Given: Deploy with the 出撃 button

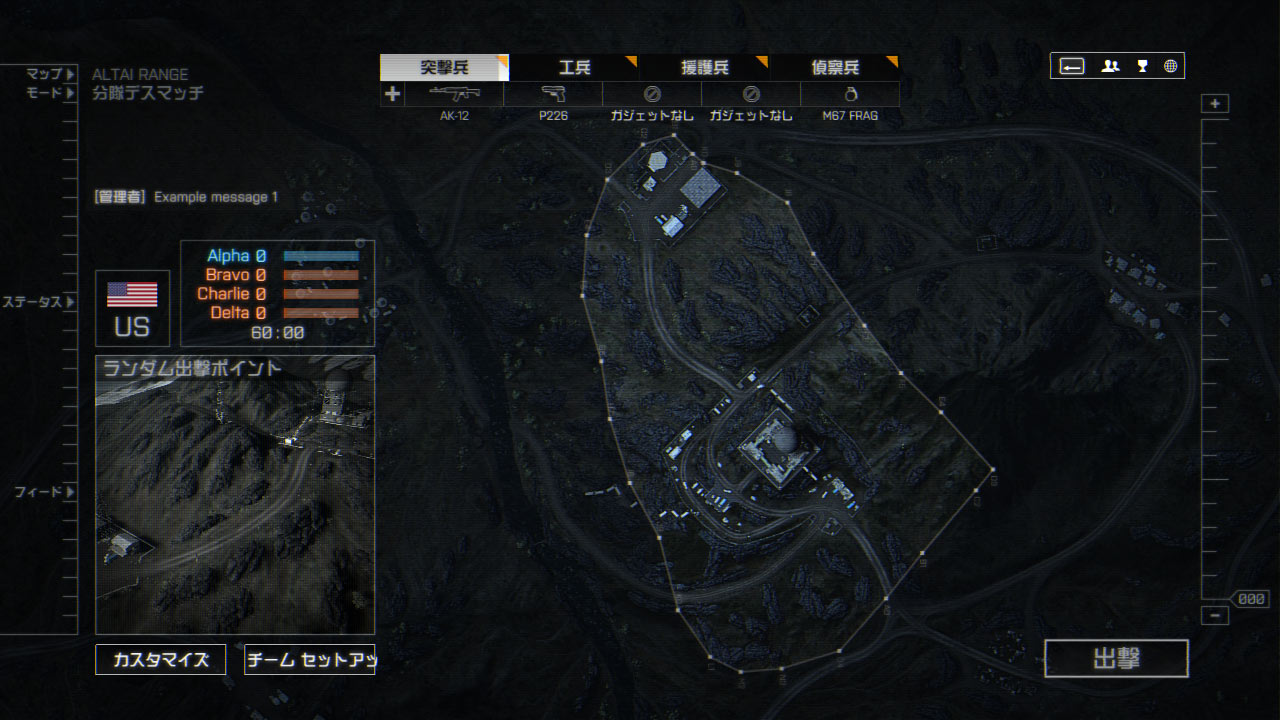Looking at the screenshot, I should 1116,659.
